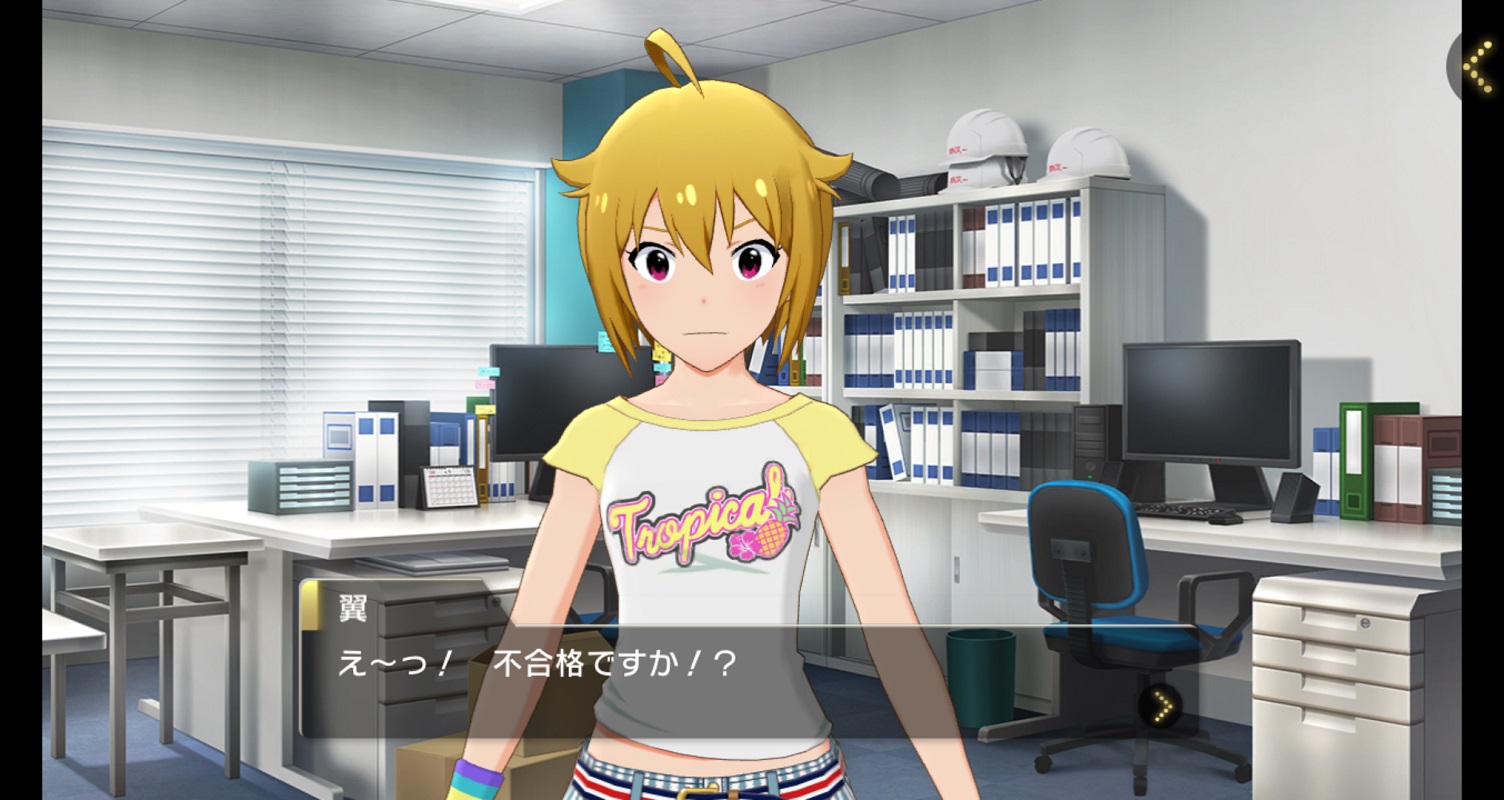This screenshot has height=800, width=1504.
Task: Advance the dialogue with the yellow arrow
Action: 1161,705
